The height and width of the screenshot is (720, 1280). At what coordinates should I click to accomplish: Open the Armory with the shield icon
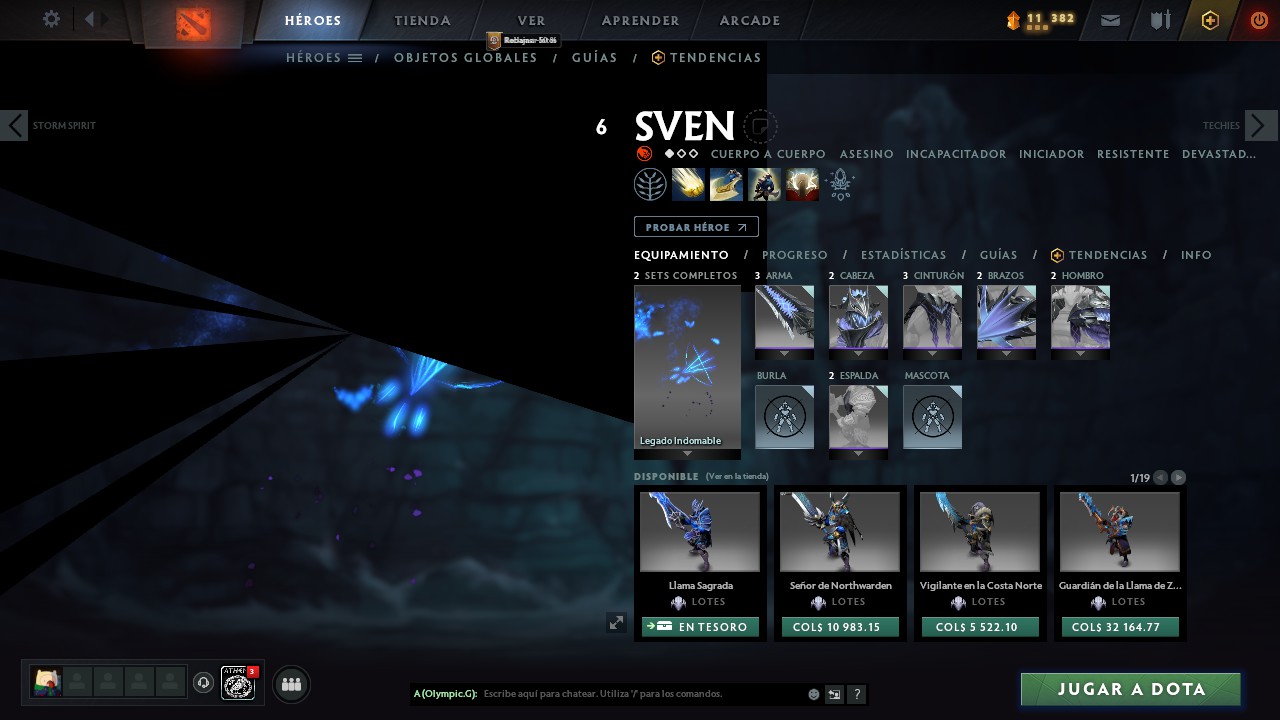(x=1160, y=19)
